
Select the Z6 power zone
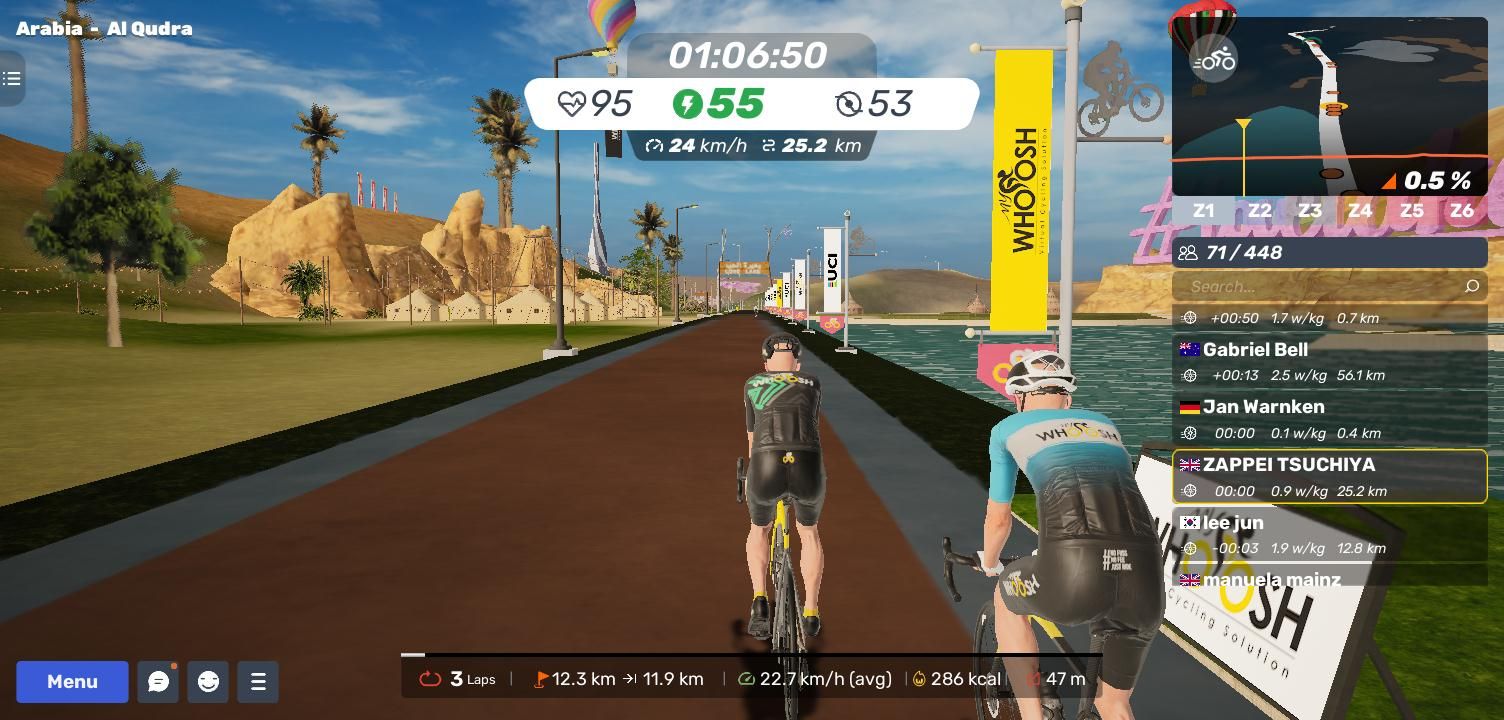pyautogui.click(x=1461, y=211)
